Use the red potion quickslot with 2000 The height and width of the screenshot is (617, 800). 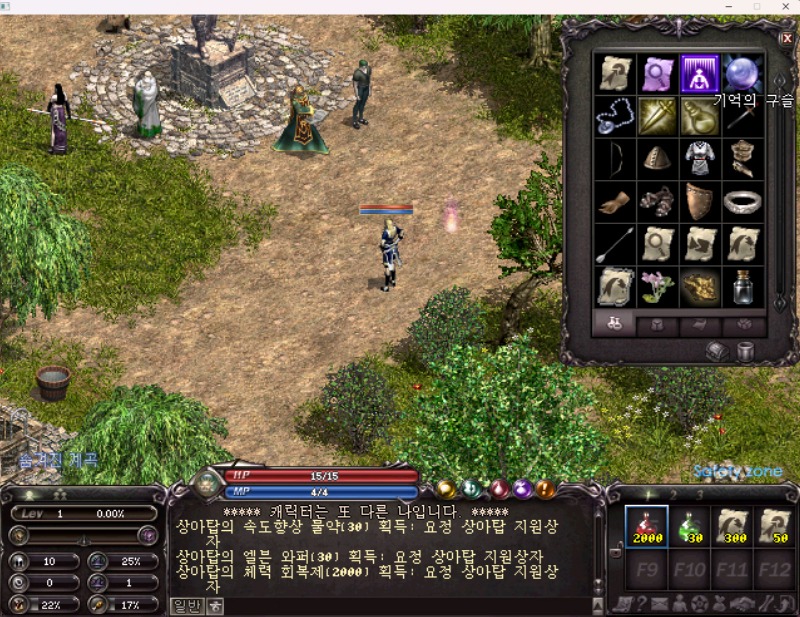(x=646, y=527)
